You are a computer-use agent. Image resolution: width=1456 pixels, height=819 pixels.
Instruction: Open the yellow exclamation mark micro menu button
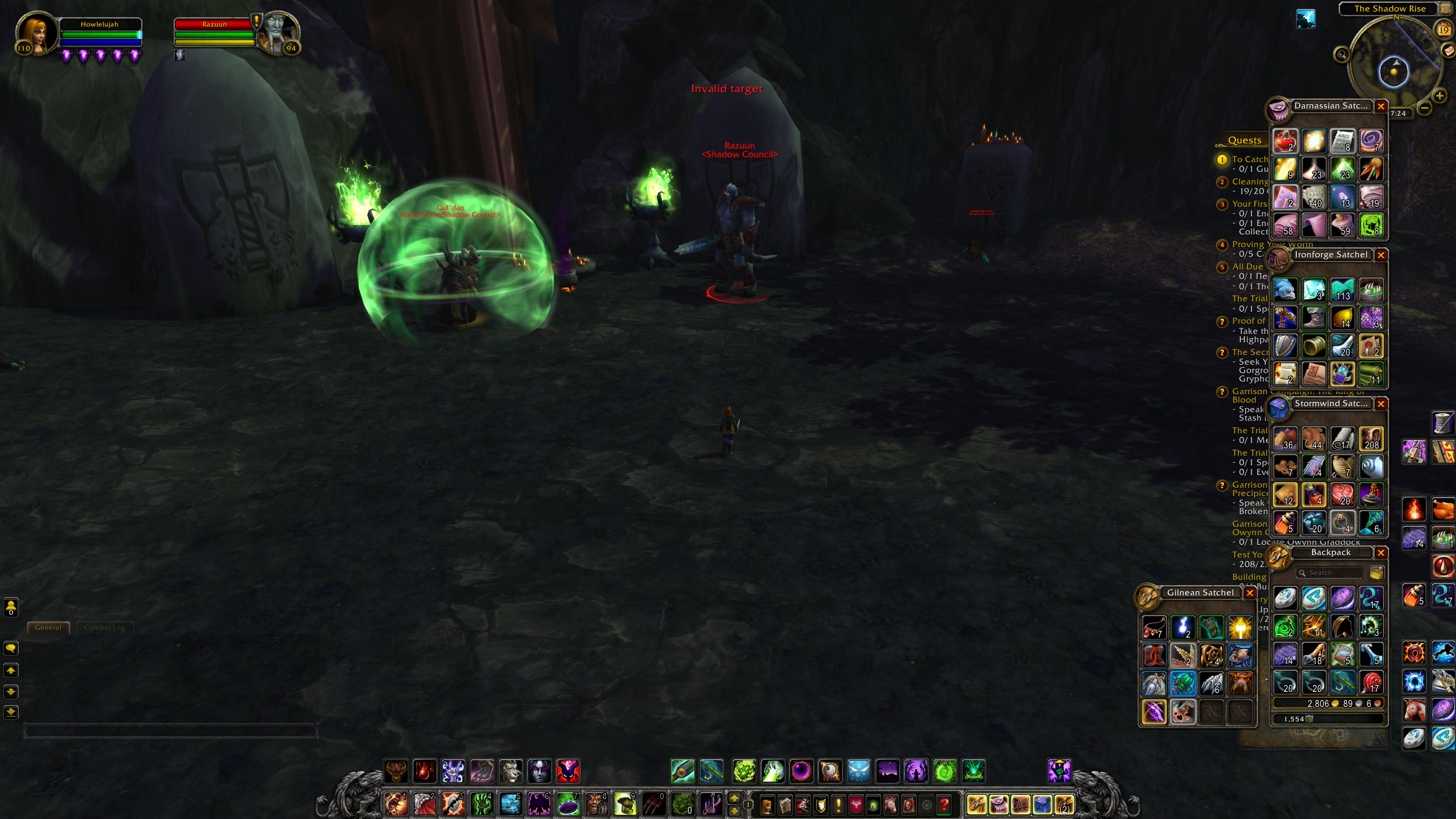[838, 805]
